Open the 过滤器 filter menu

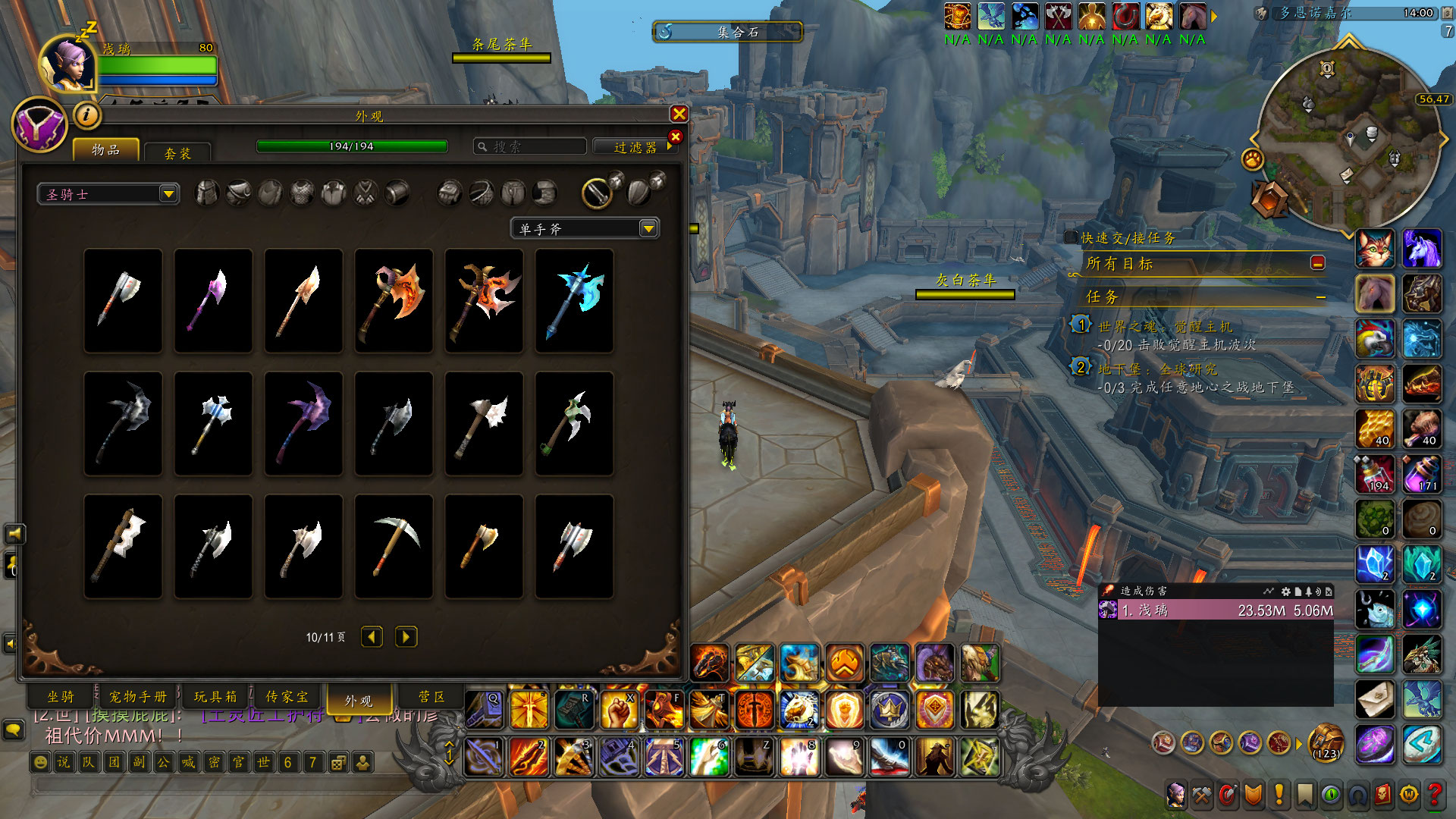(x=635, y=147)
